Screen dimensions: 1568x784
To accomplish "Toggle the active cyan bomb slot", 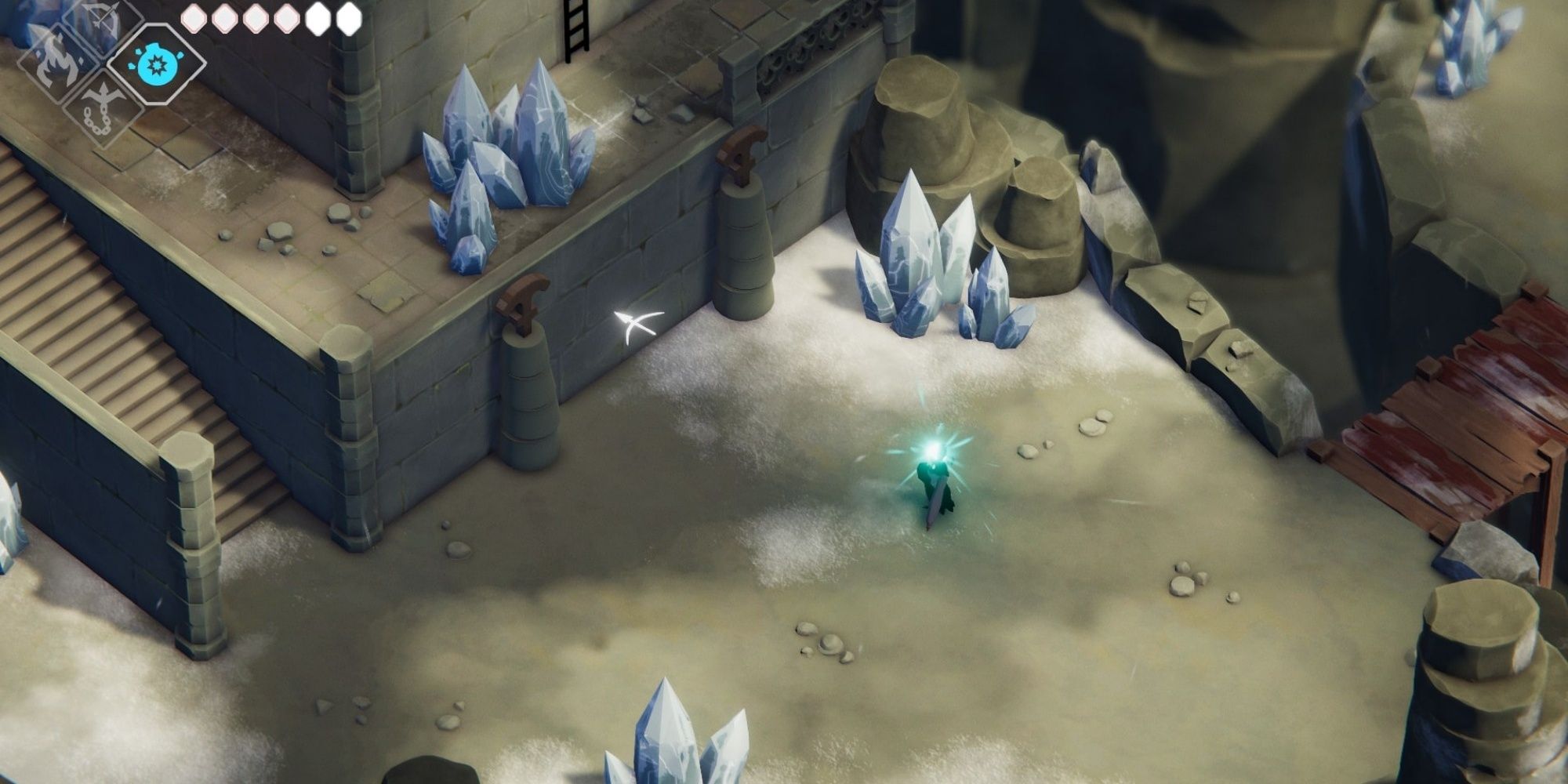I will (x=157, y=65).
